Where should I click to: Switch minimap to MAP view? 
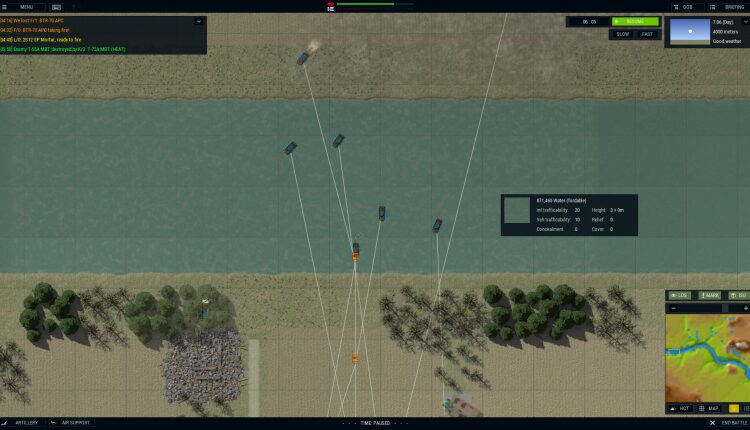point(709,408)
